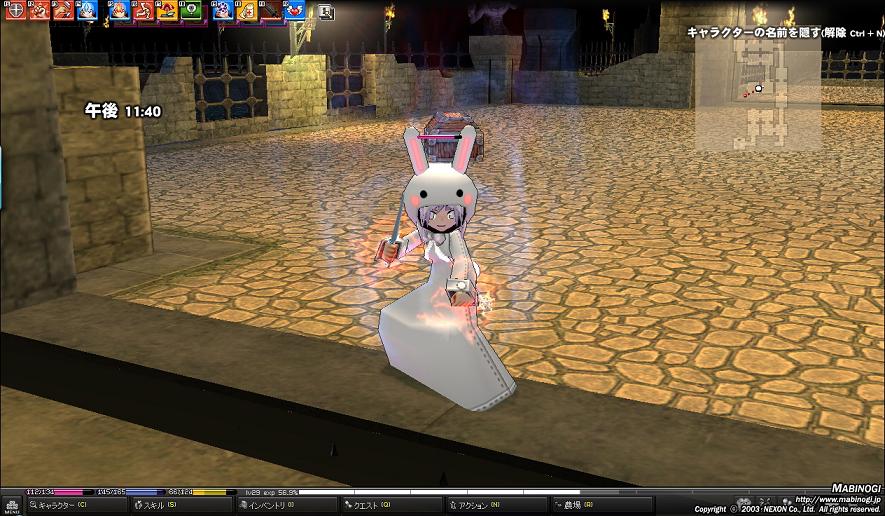Select the first hotbar skill with the shield icon
Screen dimensions: 885x516
(x=15, y=11)
